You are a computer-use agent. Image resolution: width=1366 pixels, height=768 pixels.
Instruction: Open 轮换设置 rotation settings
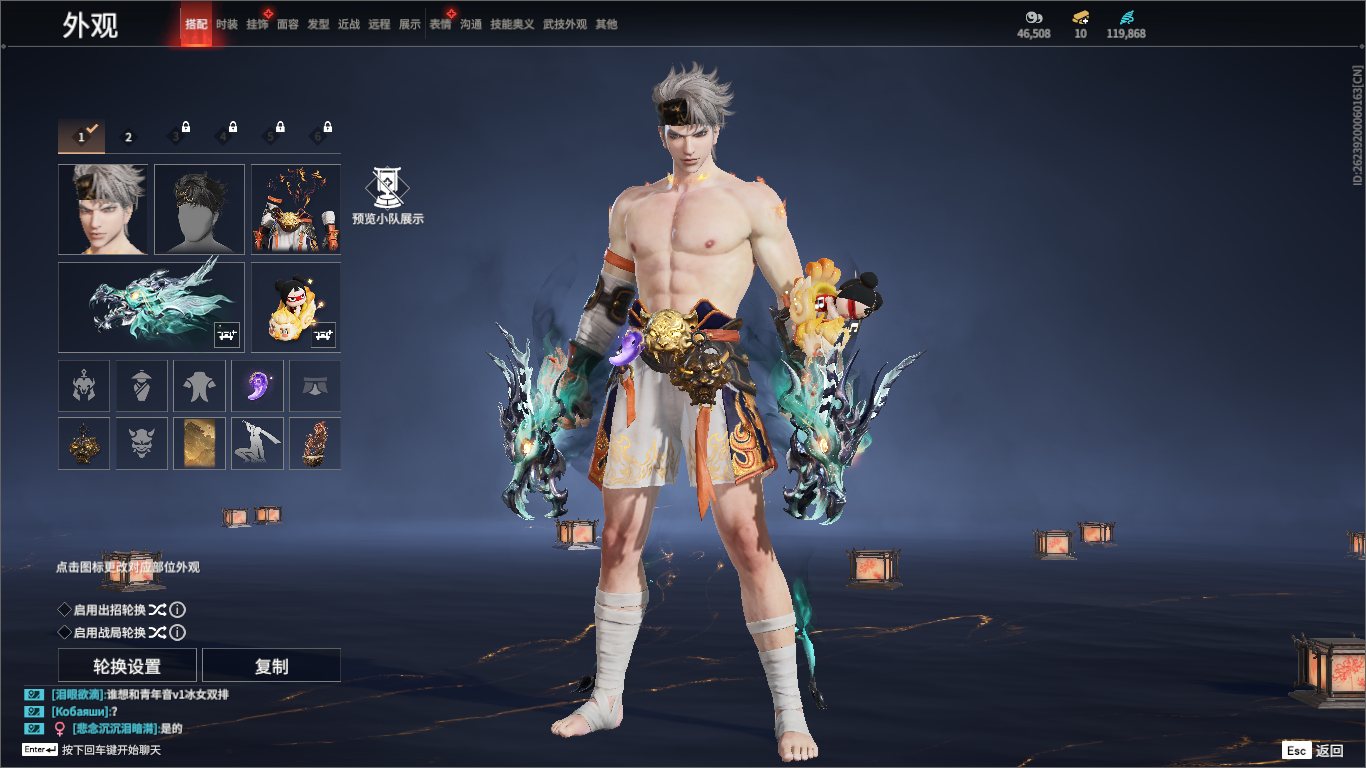pyautogui.click(x=127, y=666)
